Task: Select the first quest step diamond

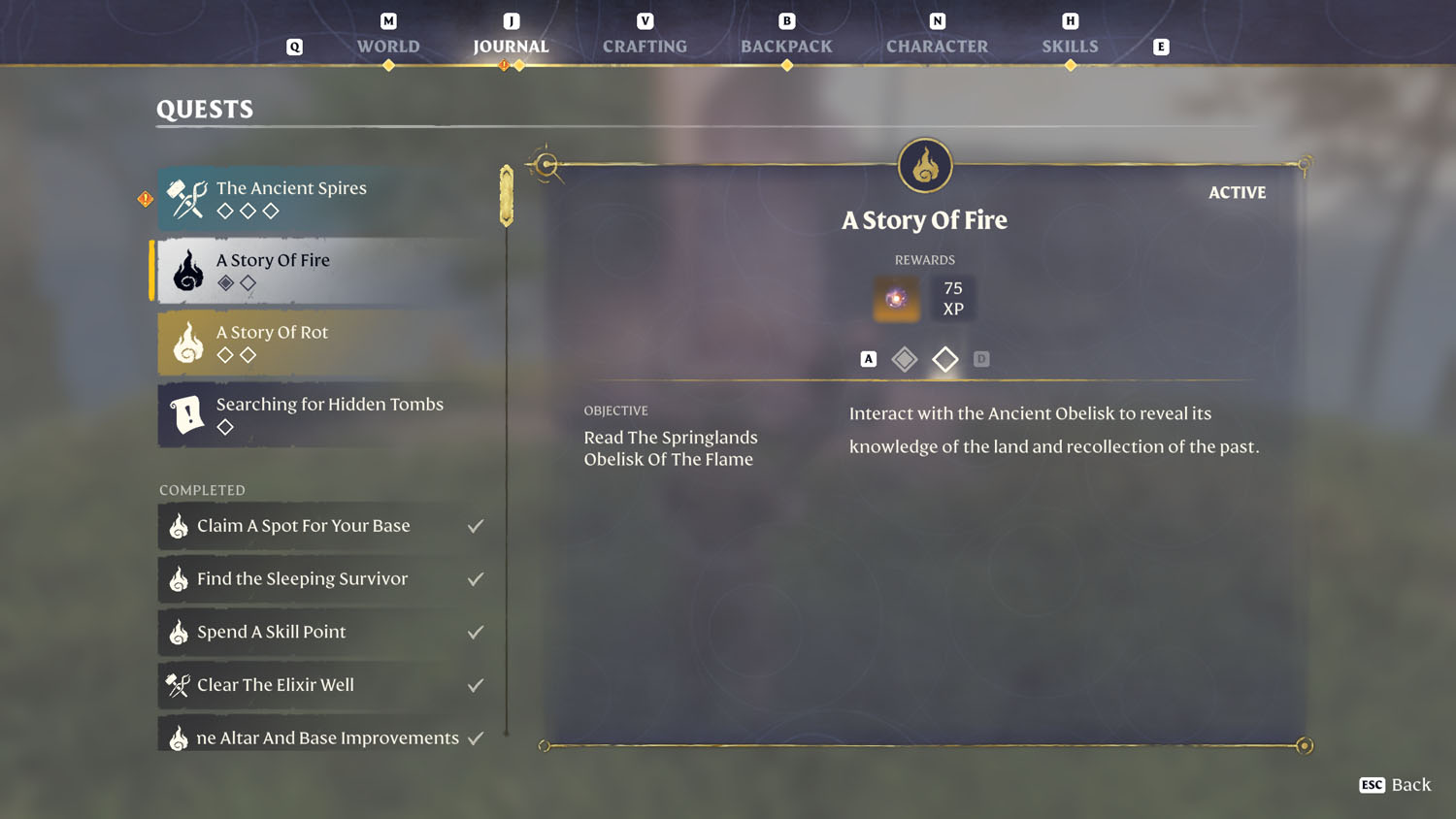Action: coord(905,359)
